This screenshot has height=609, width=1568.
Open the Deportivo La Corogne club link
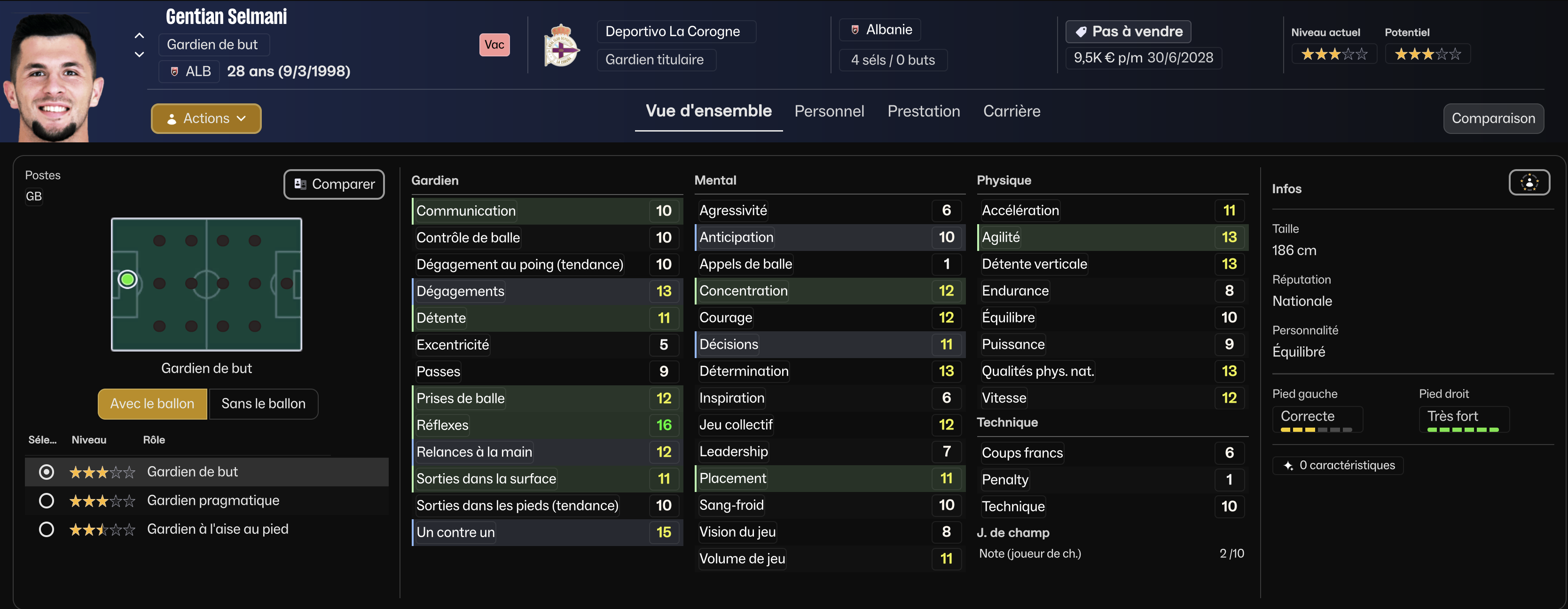(x=672, y=31)
